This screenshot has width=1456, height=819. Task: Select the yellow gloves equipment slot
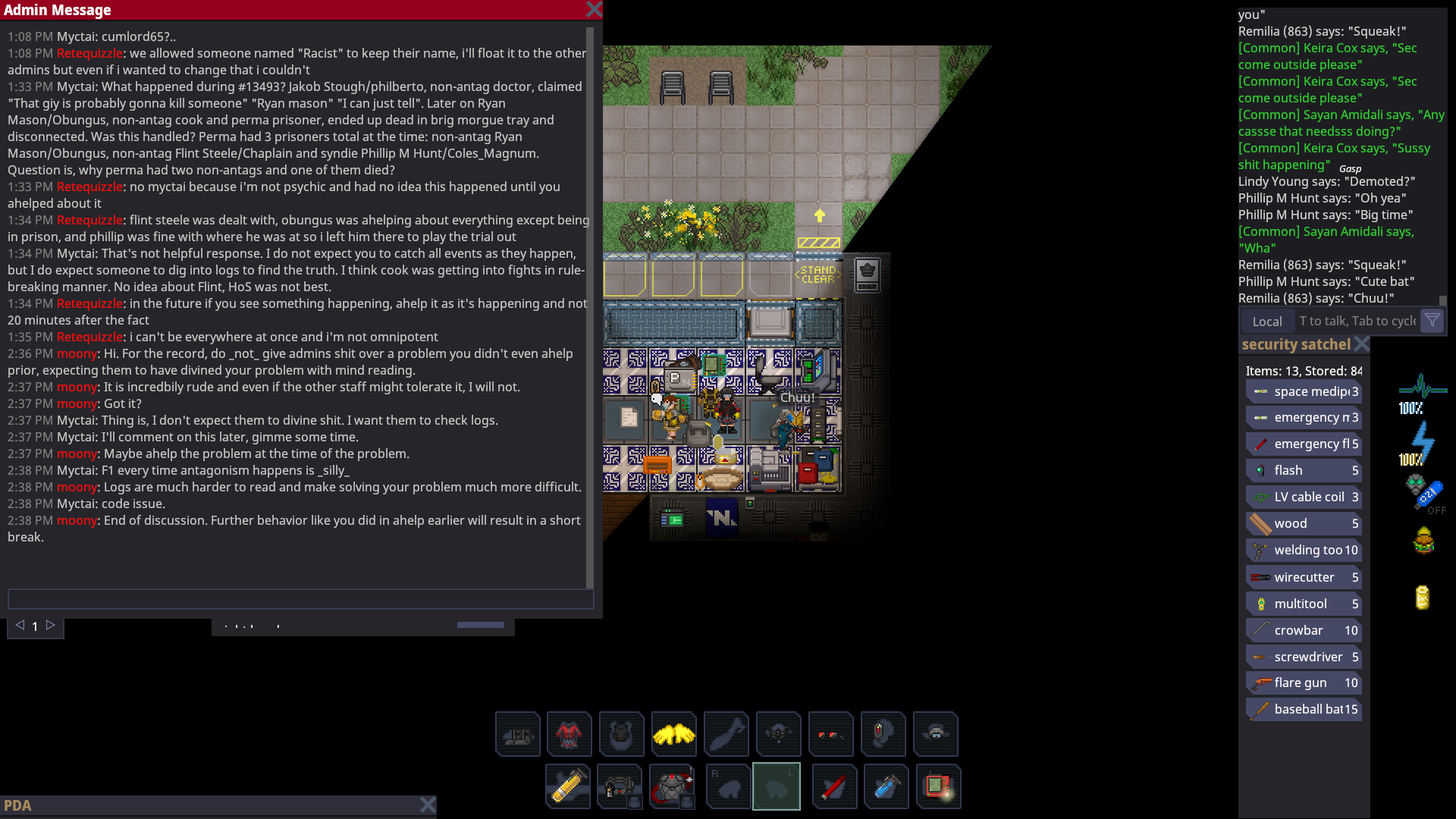[673, 734]
